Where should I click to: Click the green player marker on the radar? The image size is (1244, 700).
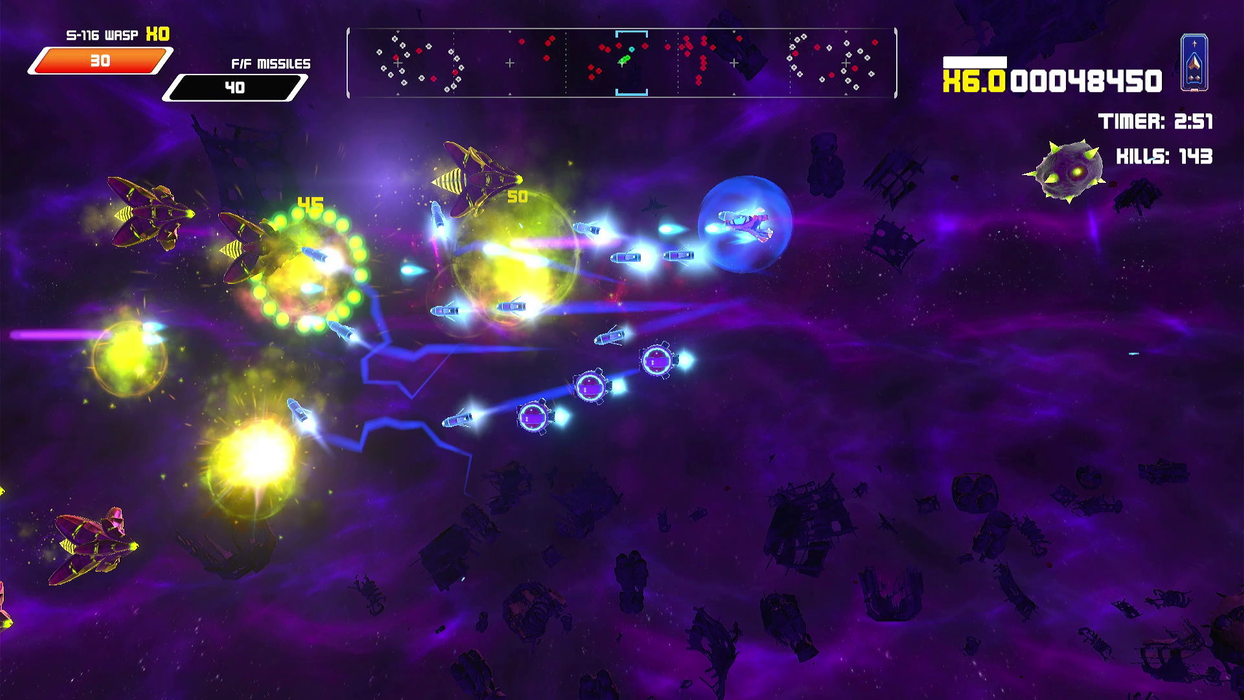pos(623,62)
